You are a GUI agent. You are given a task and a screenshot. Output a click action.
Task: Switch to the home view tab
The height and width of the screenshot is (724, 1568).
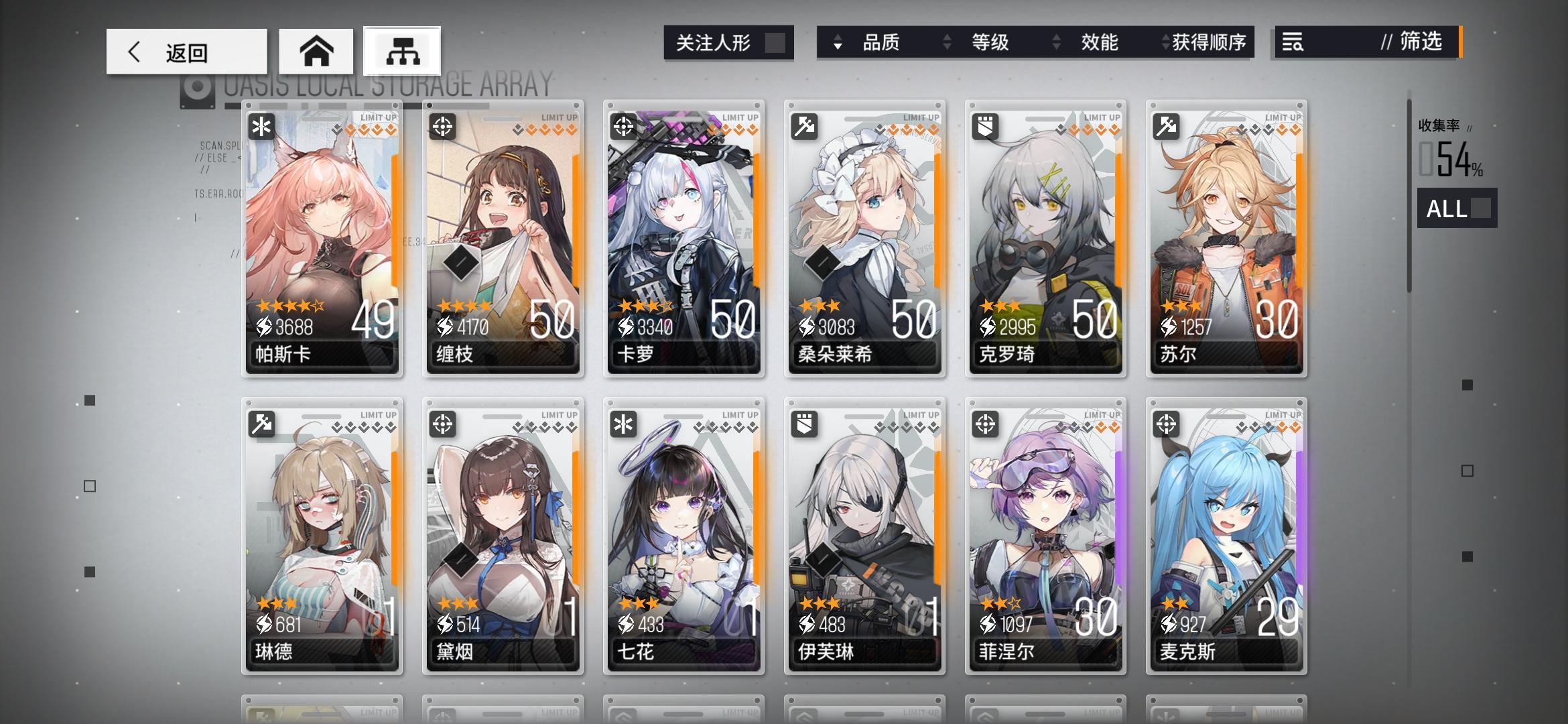point(317,51)
